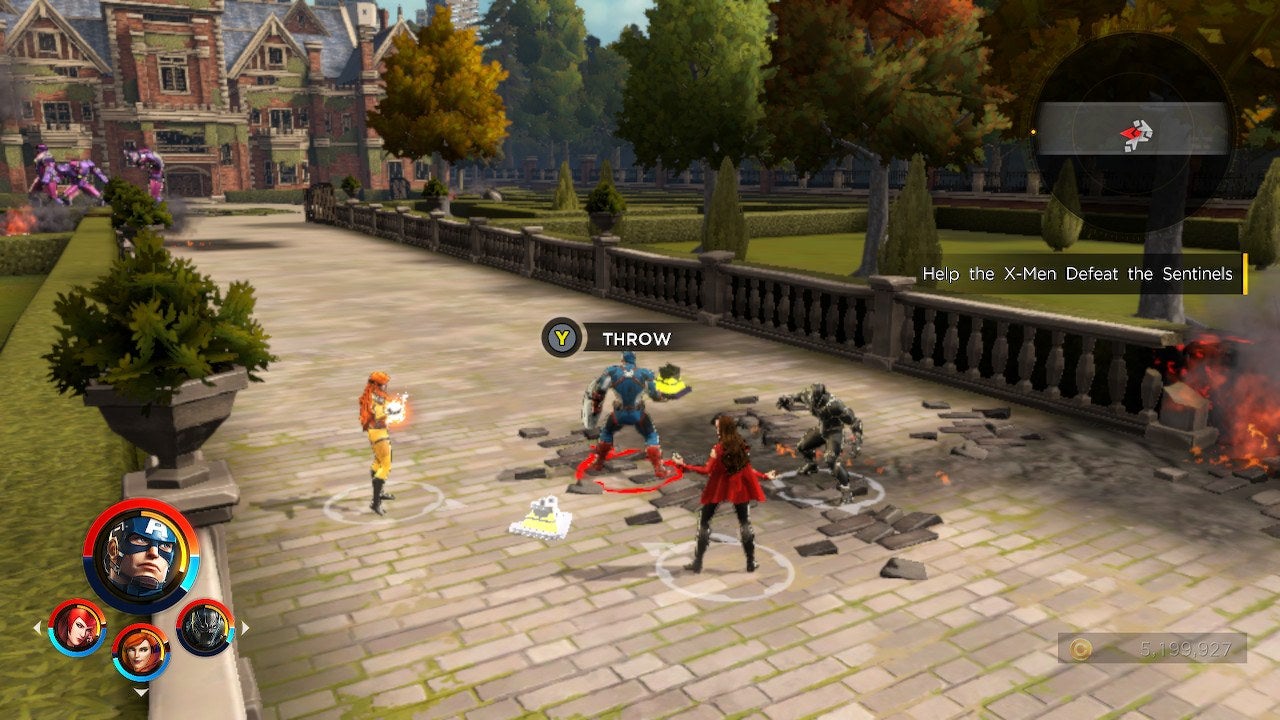Switch to Black Panther's portrait

click(x=205, y=627)
